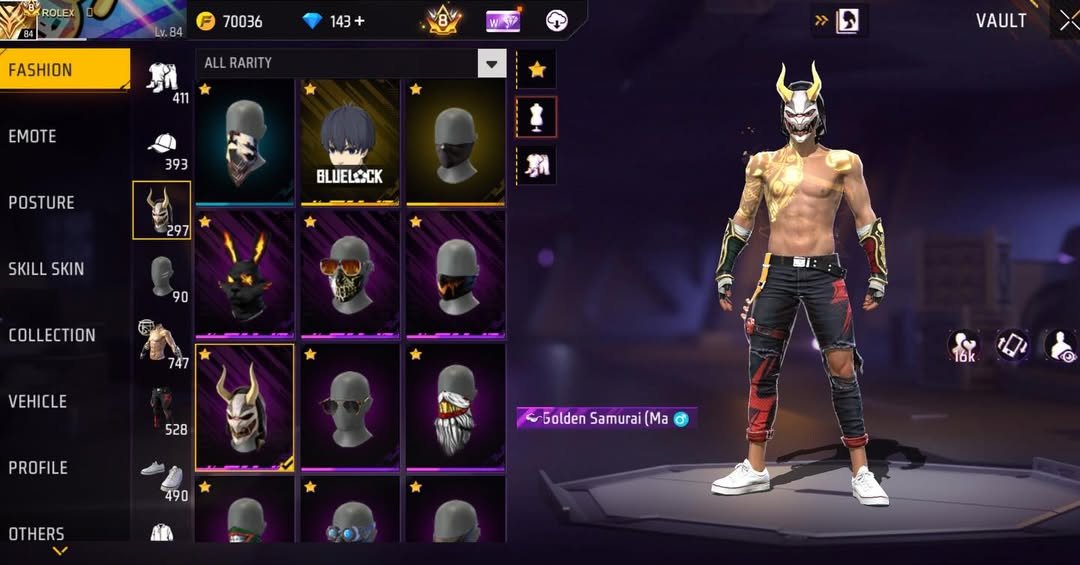Toggle the star favorites filter
1080x565 pixels.
(x=537, y=69)
